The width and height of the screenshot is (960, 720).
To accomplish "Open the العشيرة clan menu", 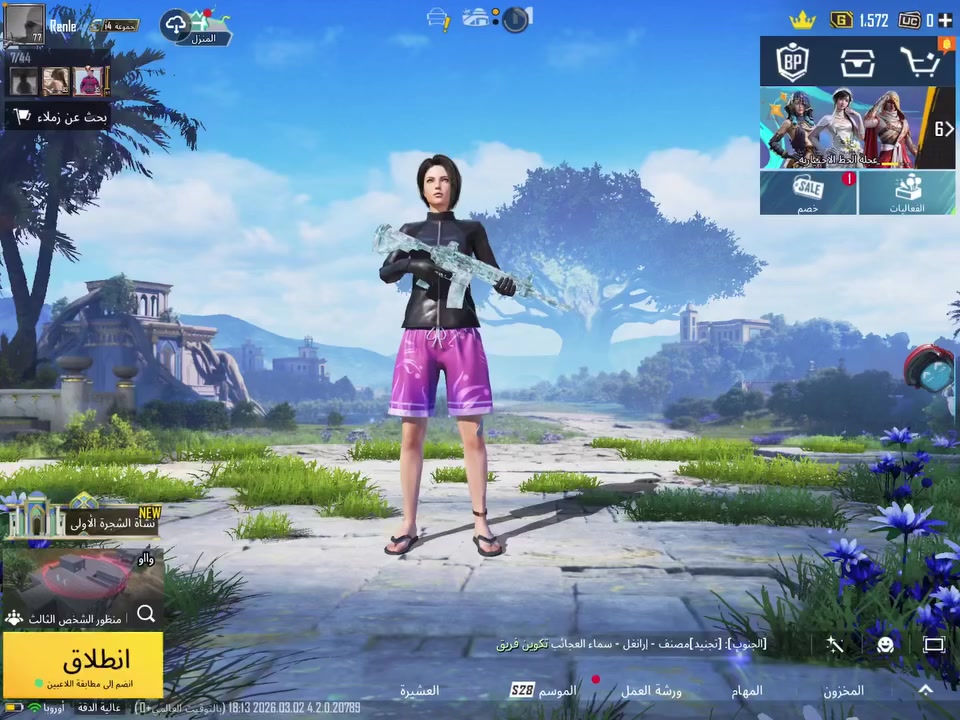I will click(x=420, y=690).
